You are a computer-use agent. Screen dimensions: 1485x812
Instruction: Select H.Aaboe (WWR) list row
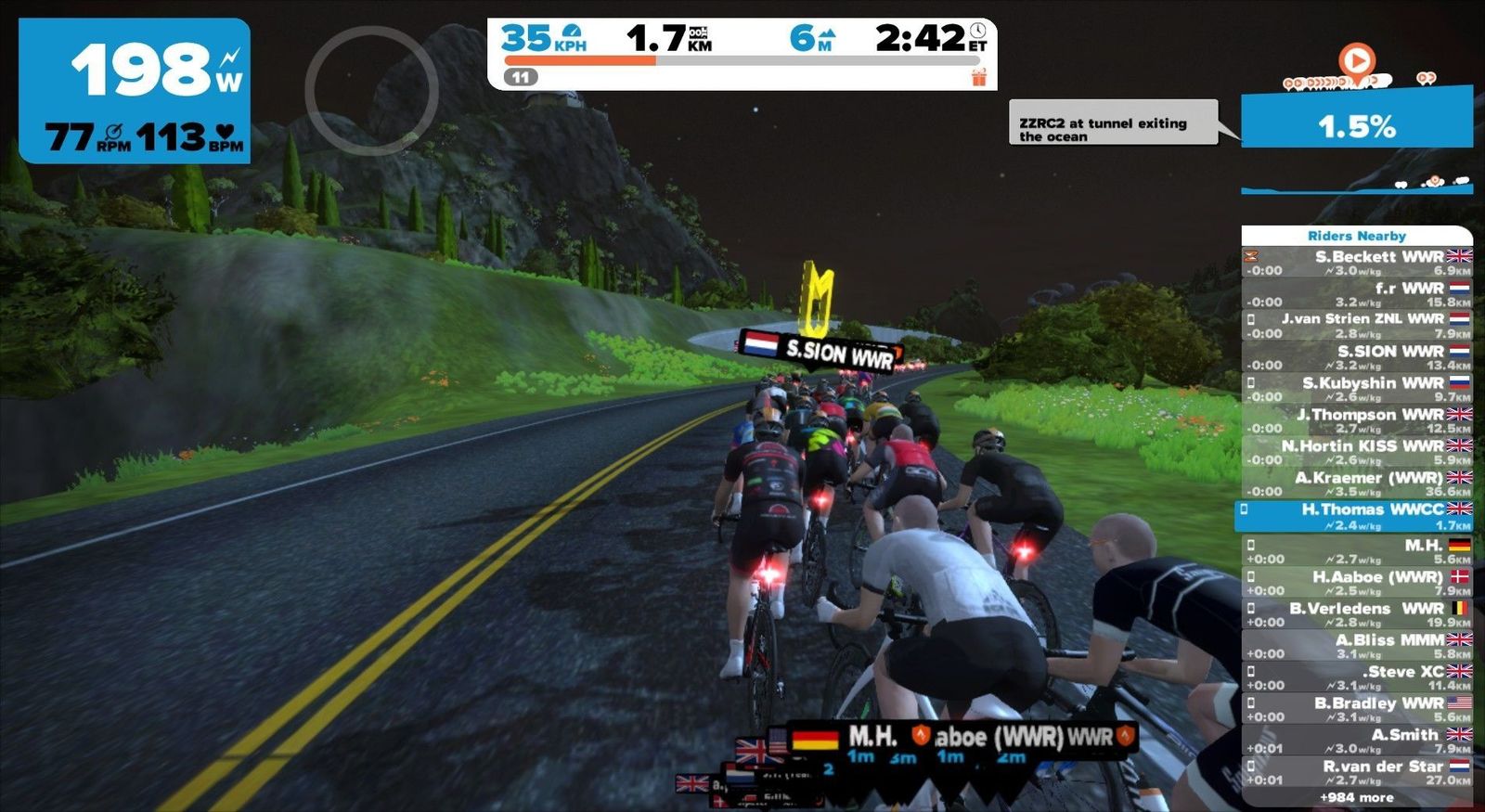[1357, 583]
